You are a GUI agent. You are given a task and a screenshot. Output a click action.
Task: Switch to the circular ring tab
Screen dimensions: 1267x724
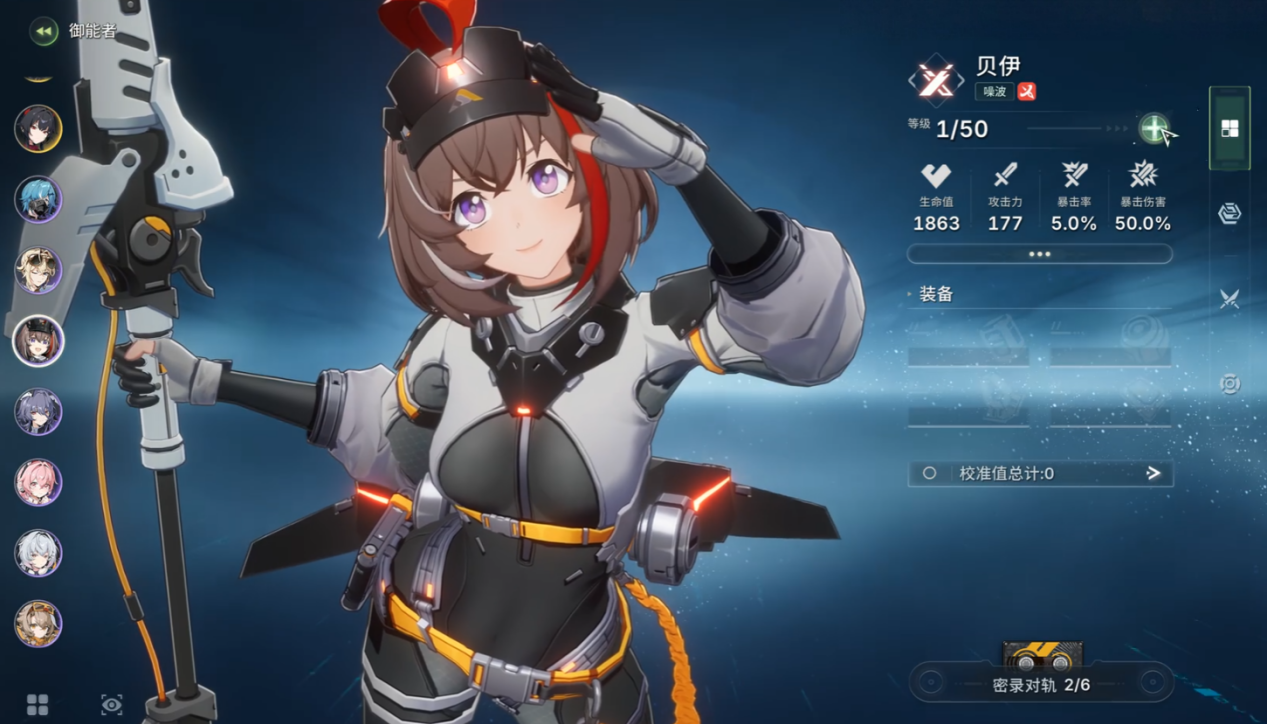tap(1230, 384)
